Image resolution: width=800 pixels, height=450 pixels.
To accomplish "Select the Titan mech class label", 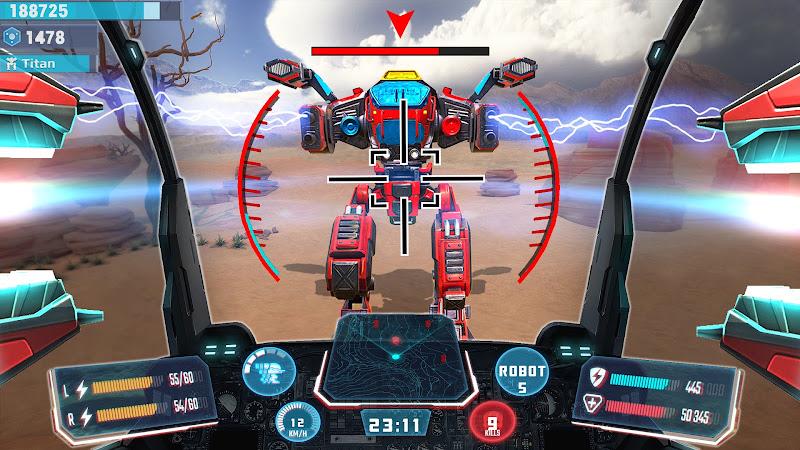I will point(45,62).
